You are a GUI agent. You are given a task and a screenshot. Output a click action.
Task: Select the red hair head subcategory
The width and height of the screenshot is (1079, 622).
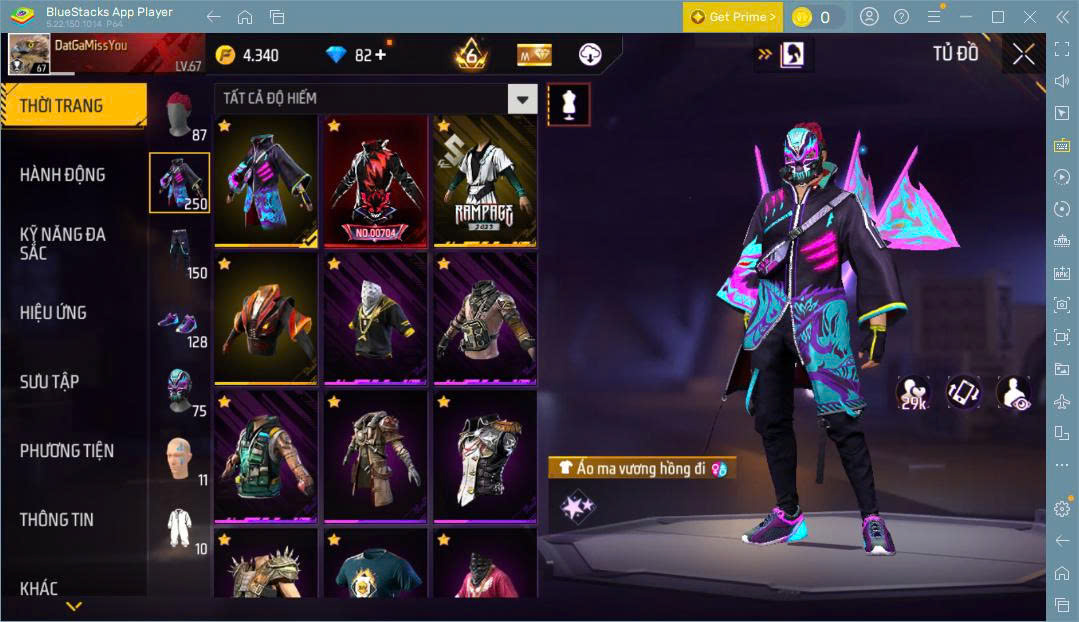(178, 115)
